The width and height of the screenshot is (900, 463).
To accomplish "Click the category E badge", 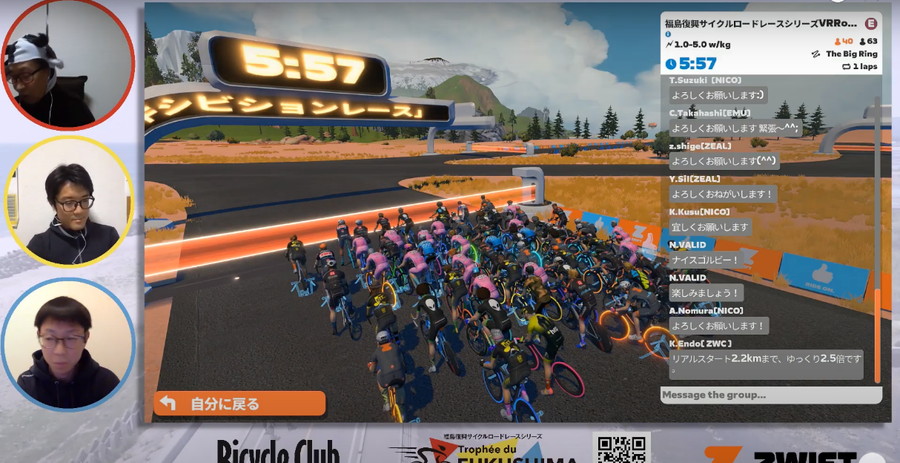I will tap(871, 22).
